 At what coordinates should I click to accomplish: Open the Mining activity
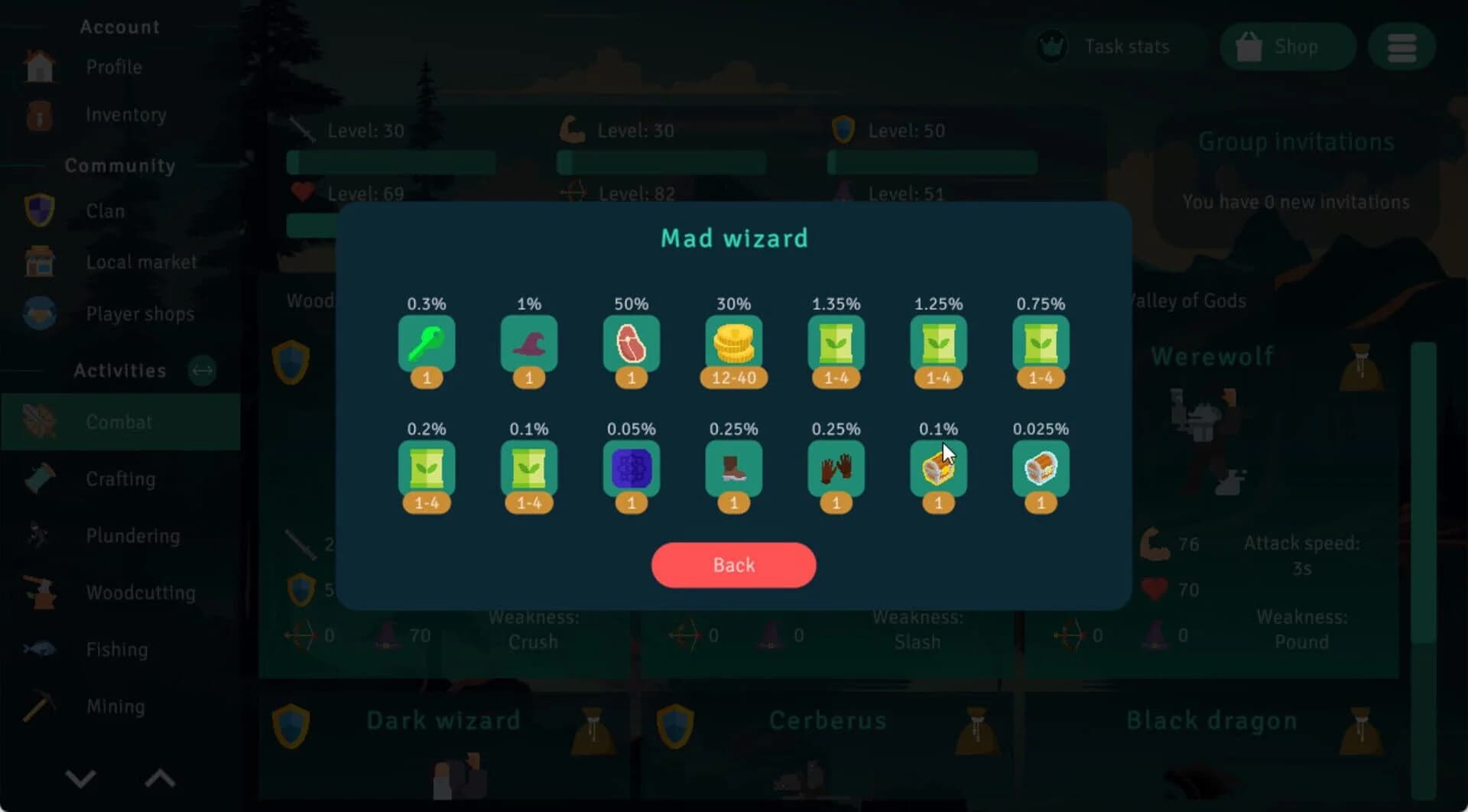[115, 706]
